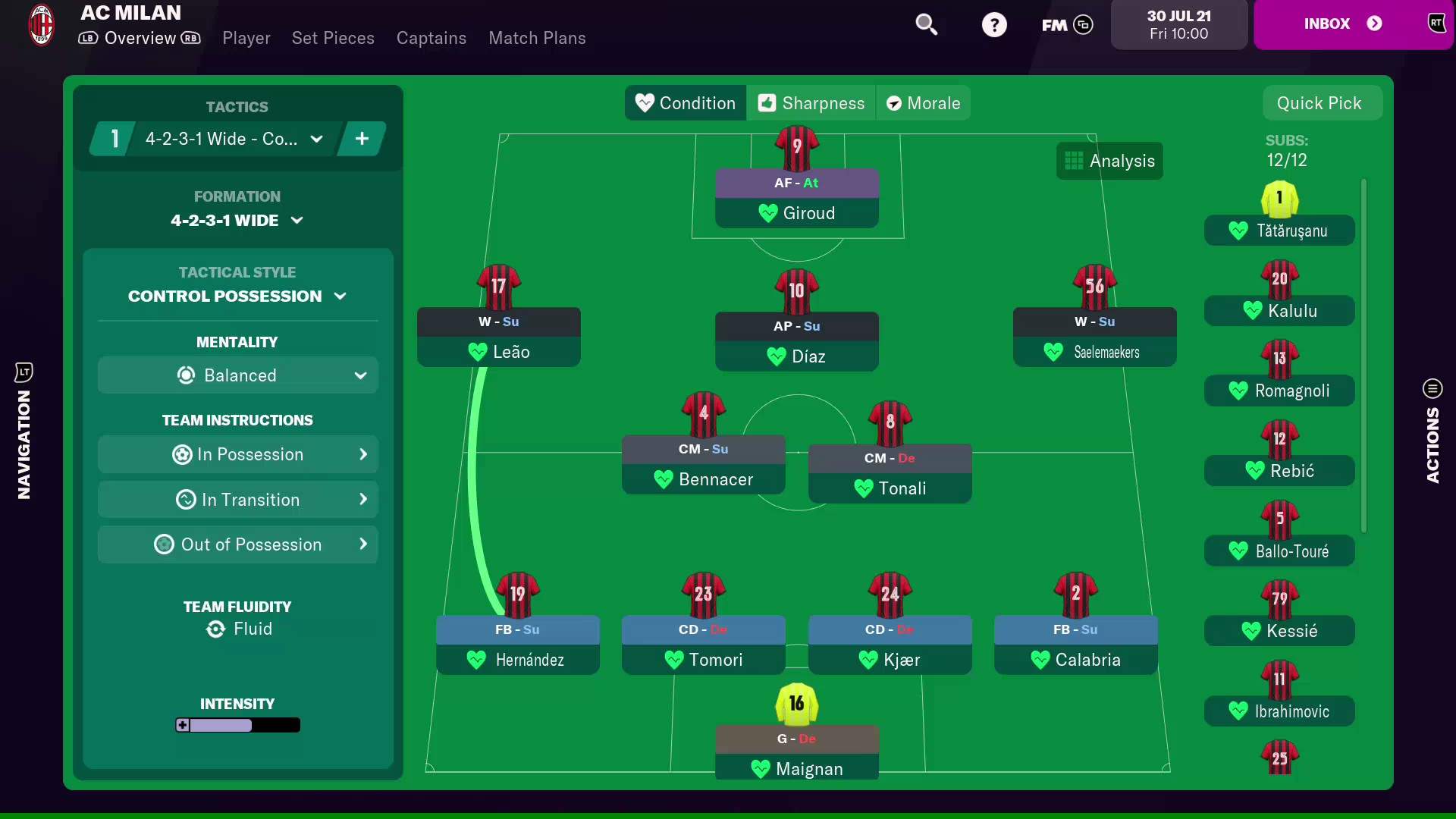Toggle the Condition overlay
This screenshot has height=819, width=1456.
coord(684,102)
